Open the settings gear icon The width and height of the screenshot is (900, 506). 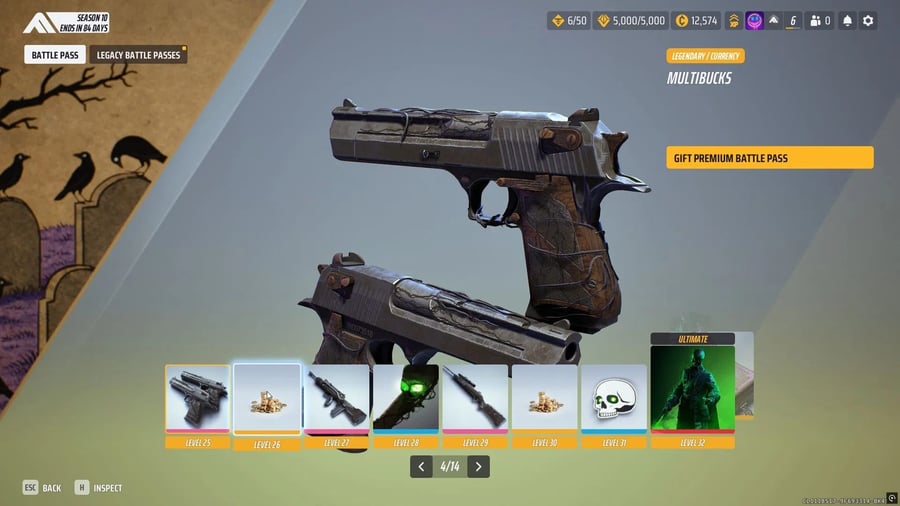pyautogui.click(x=868, y=20)
